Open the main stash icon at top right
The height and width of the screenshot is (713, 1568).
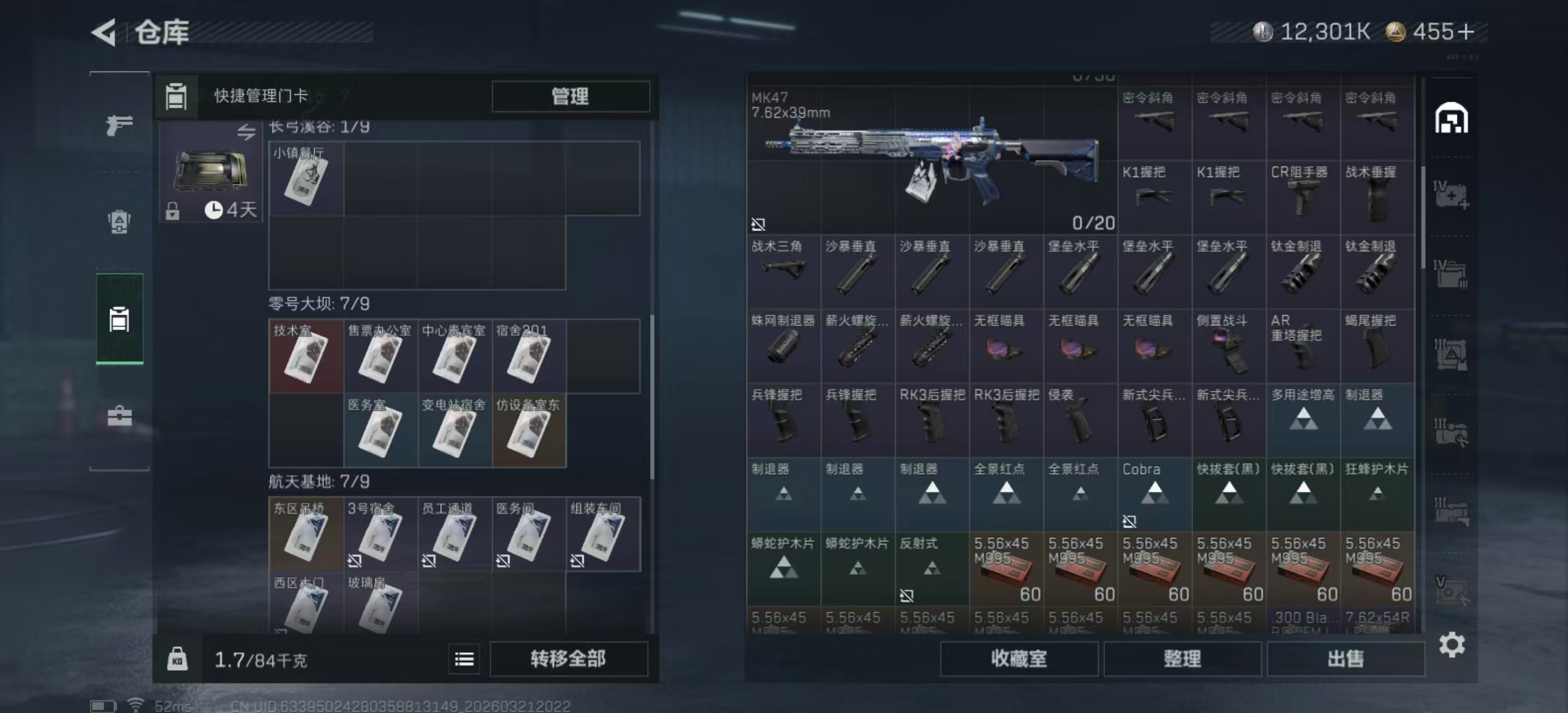(x=1451, y=119)
